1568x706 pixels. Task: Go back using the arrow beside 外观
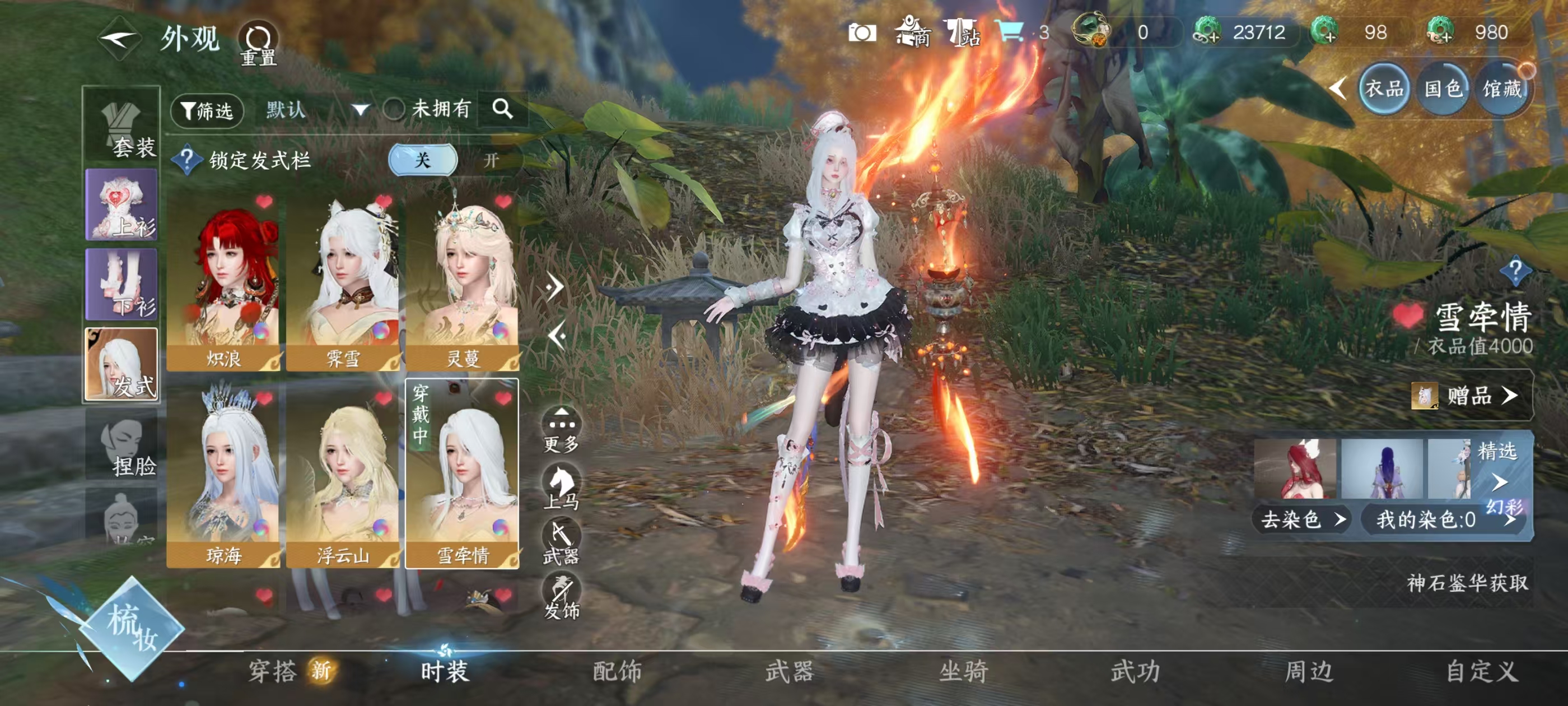click(119, 40)
